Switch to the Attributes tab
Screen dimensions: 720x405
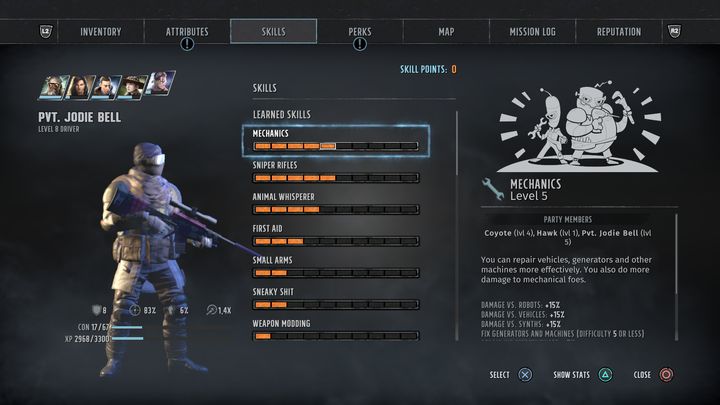coord(187,32)
